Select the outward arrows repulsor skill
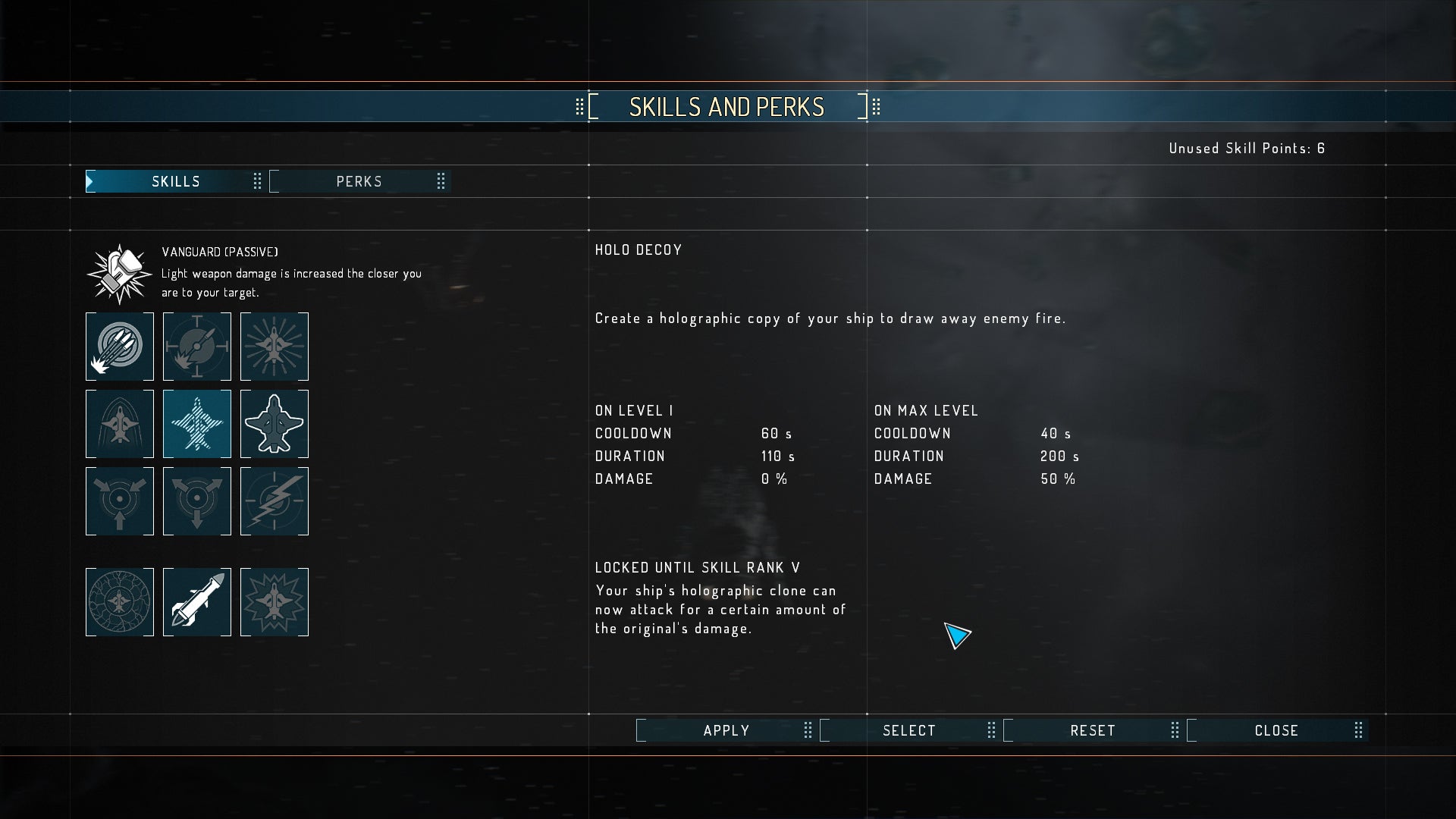Viewport: 1456px width, 819px height. tap(197, 500)
